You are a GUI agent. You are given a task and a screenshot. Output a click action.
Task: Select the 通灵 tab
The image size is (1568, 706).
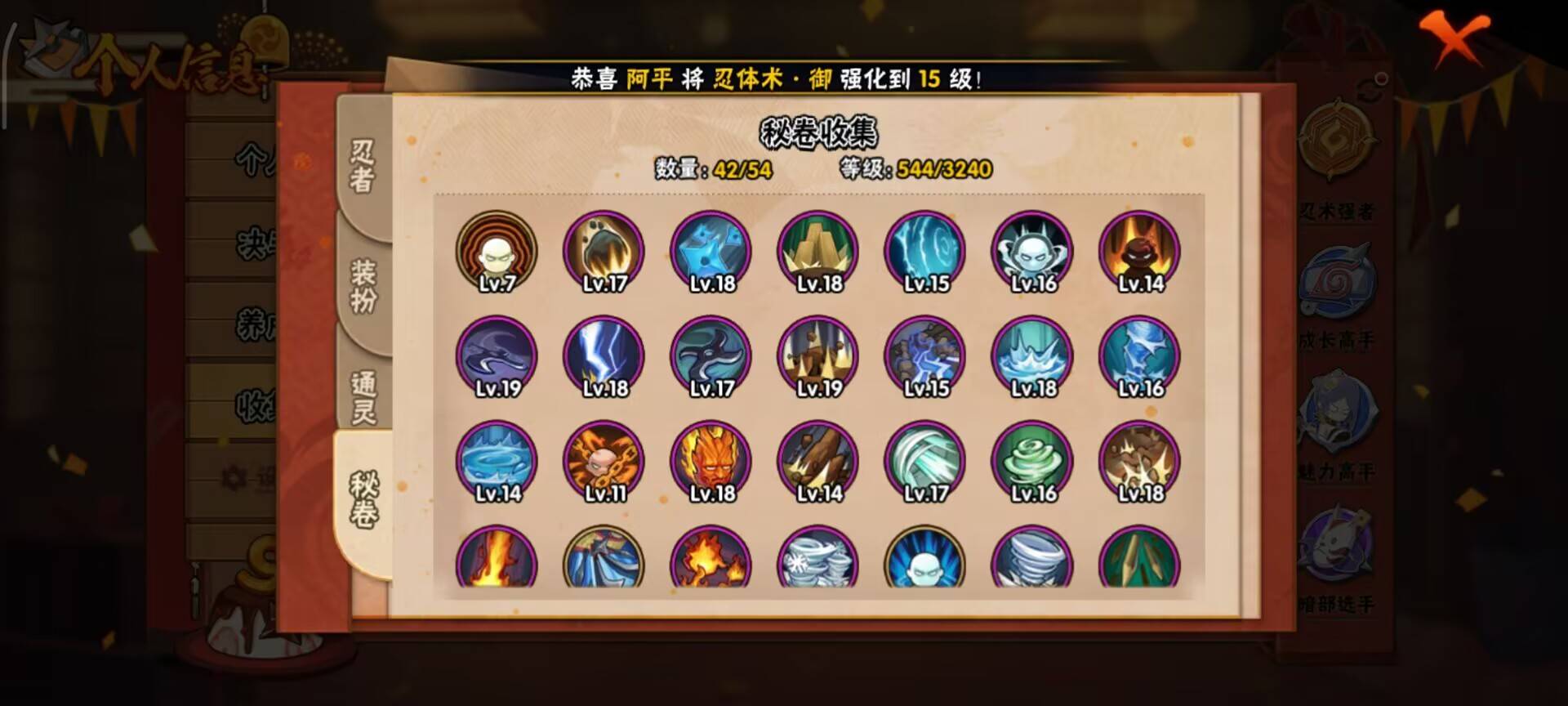coord(363,397)
